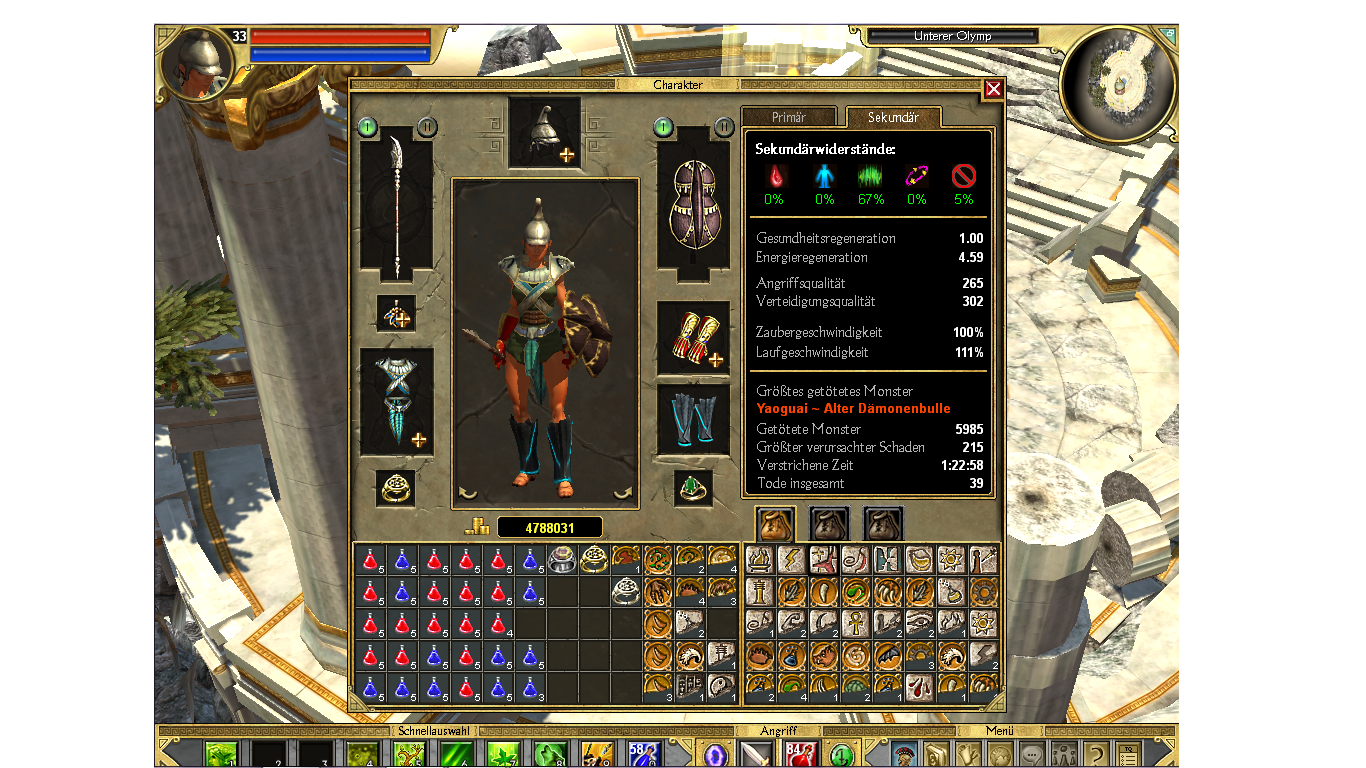This screenshot has height=768, width=1366.
Task: Pick the red and gold gauntlets slot
Action: (693, 337)
